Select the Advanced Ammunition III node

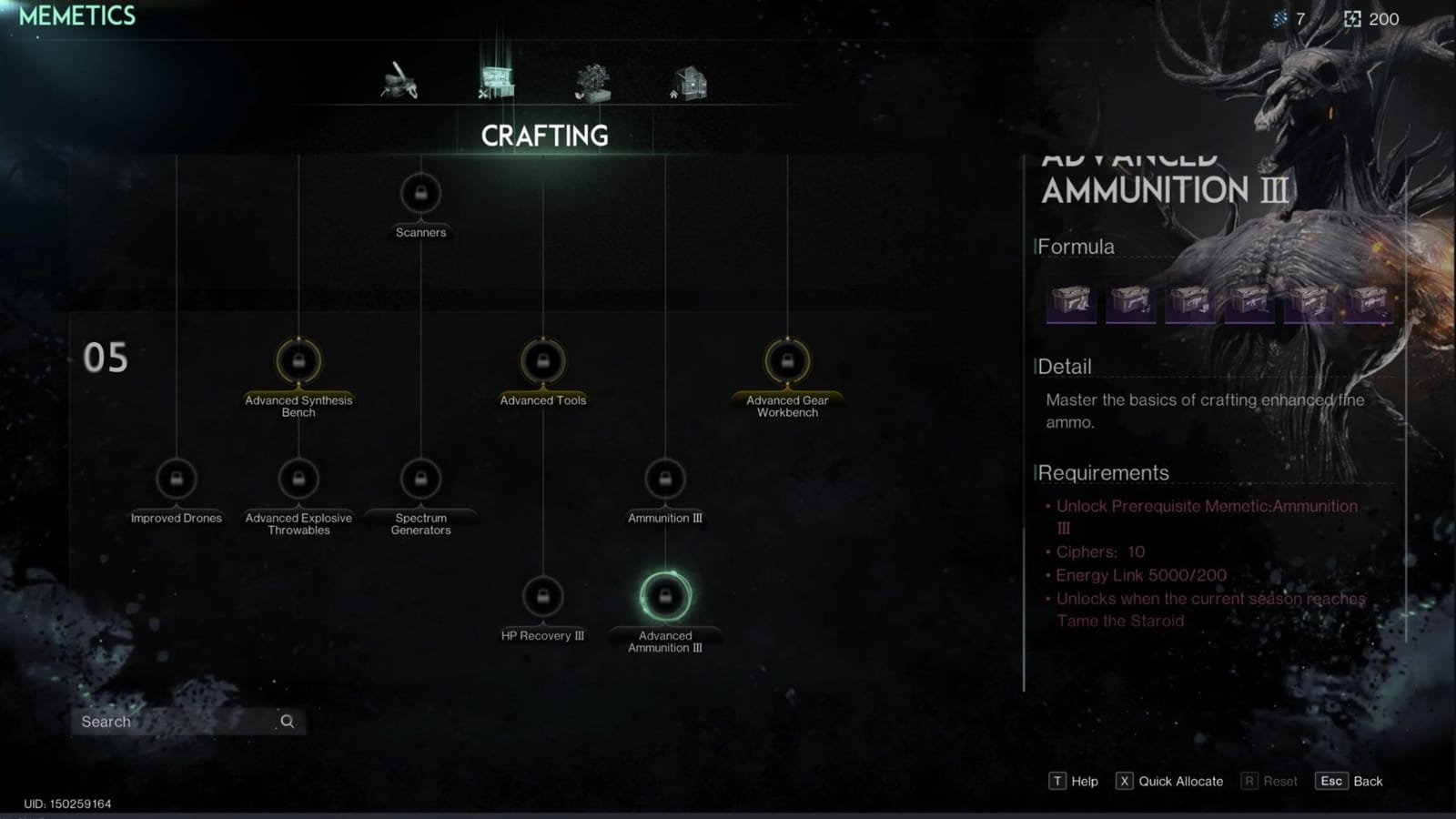pyautogui.click(x=665, y=598)
